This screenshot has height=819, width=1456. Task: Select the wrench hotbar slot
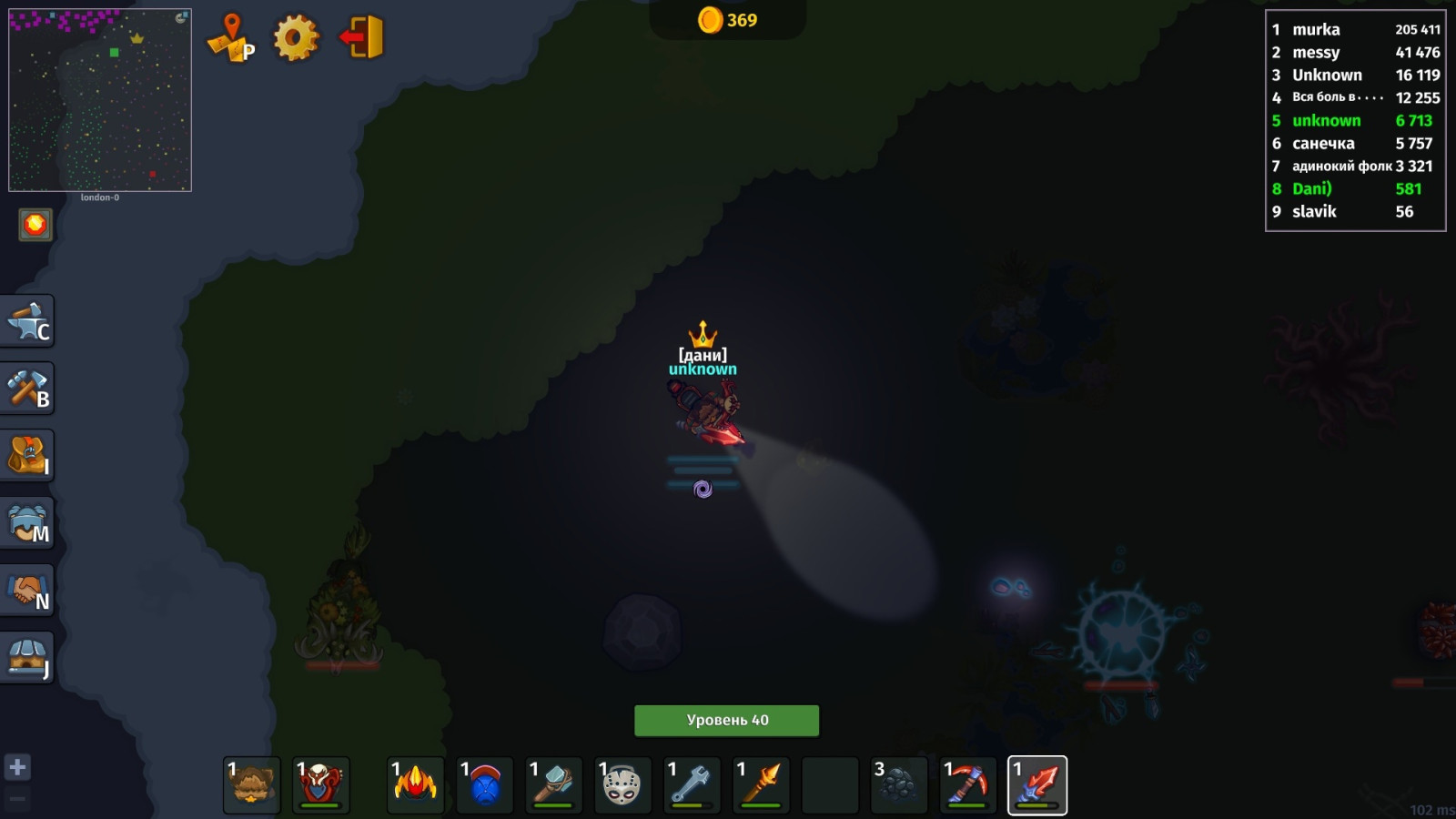coord(692,784)
